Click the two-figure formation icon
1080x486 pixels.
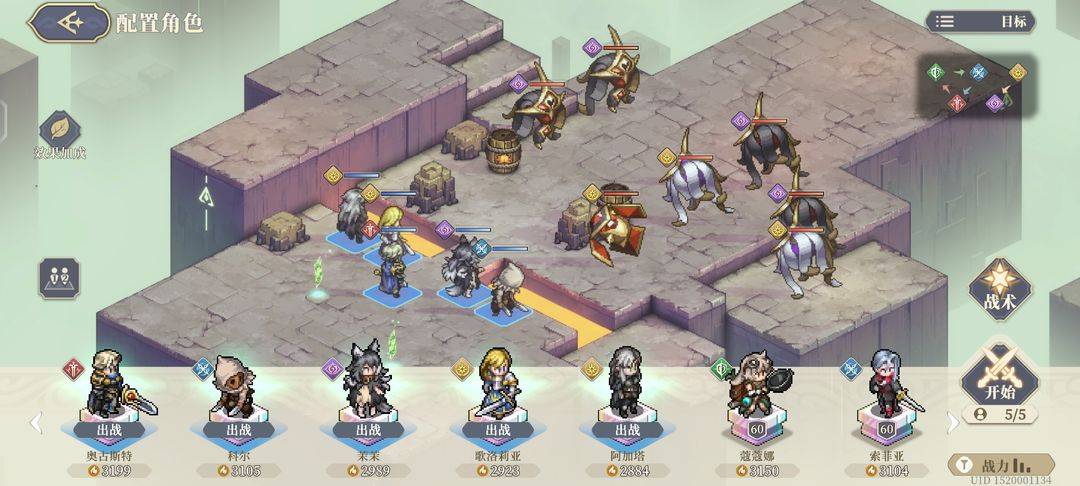click(x=59, y=277)
